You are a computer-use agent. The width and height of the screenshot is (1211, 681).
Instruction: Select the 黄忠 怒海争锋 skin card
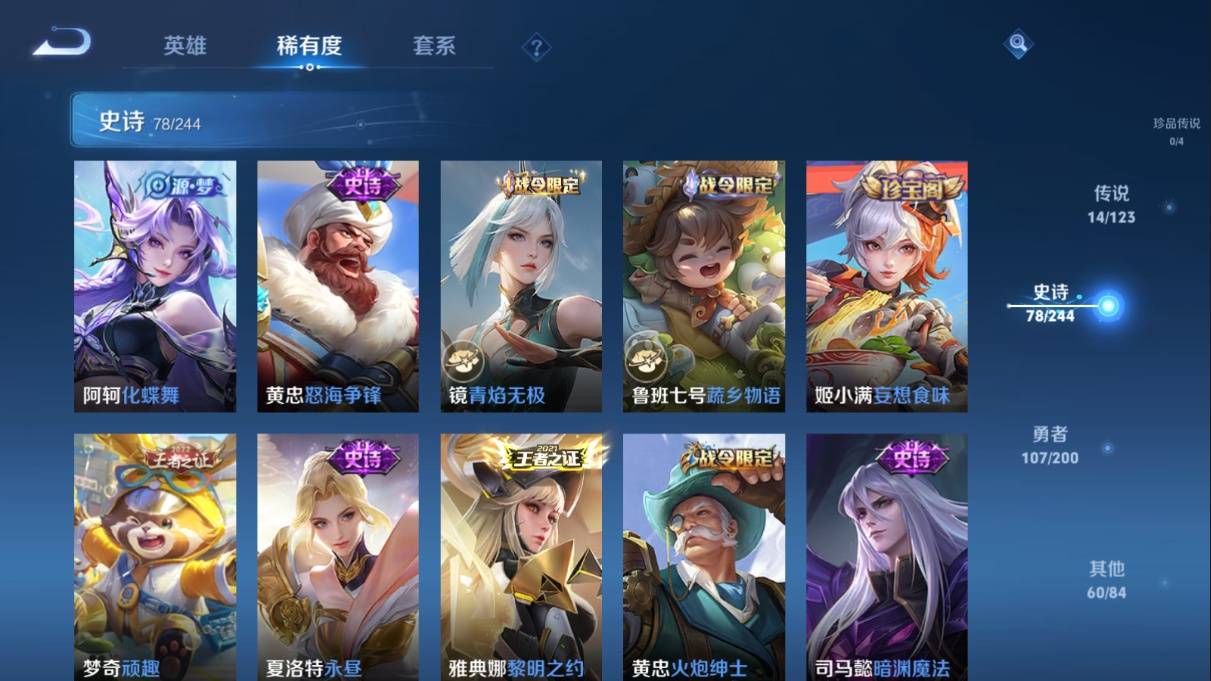click(x=338, y=286)
